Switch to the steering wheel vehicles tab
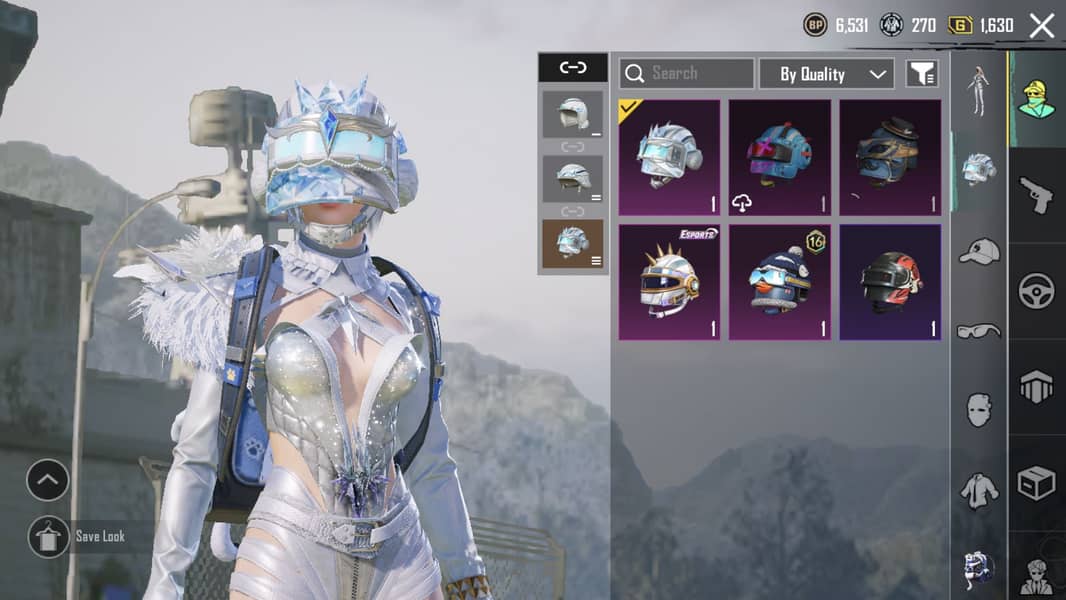Image resolution: width=1066 pixels, height=600 pixels. pos(1036,291)
